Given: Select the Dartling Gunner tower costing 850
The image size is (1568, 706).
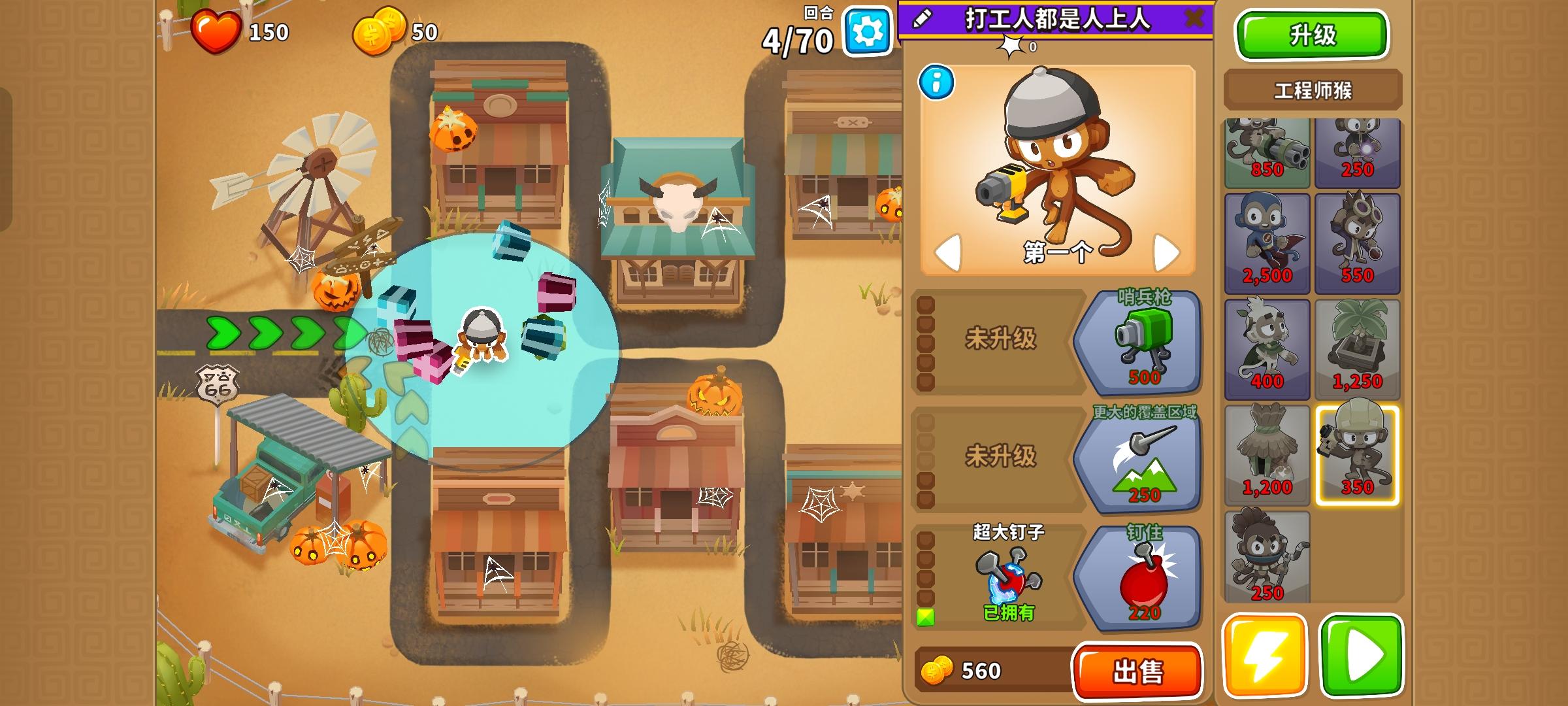Looking at the screenshot, I should (x=1267, y=150).
